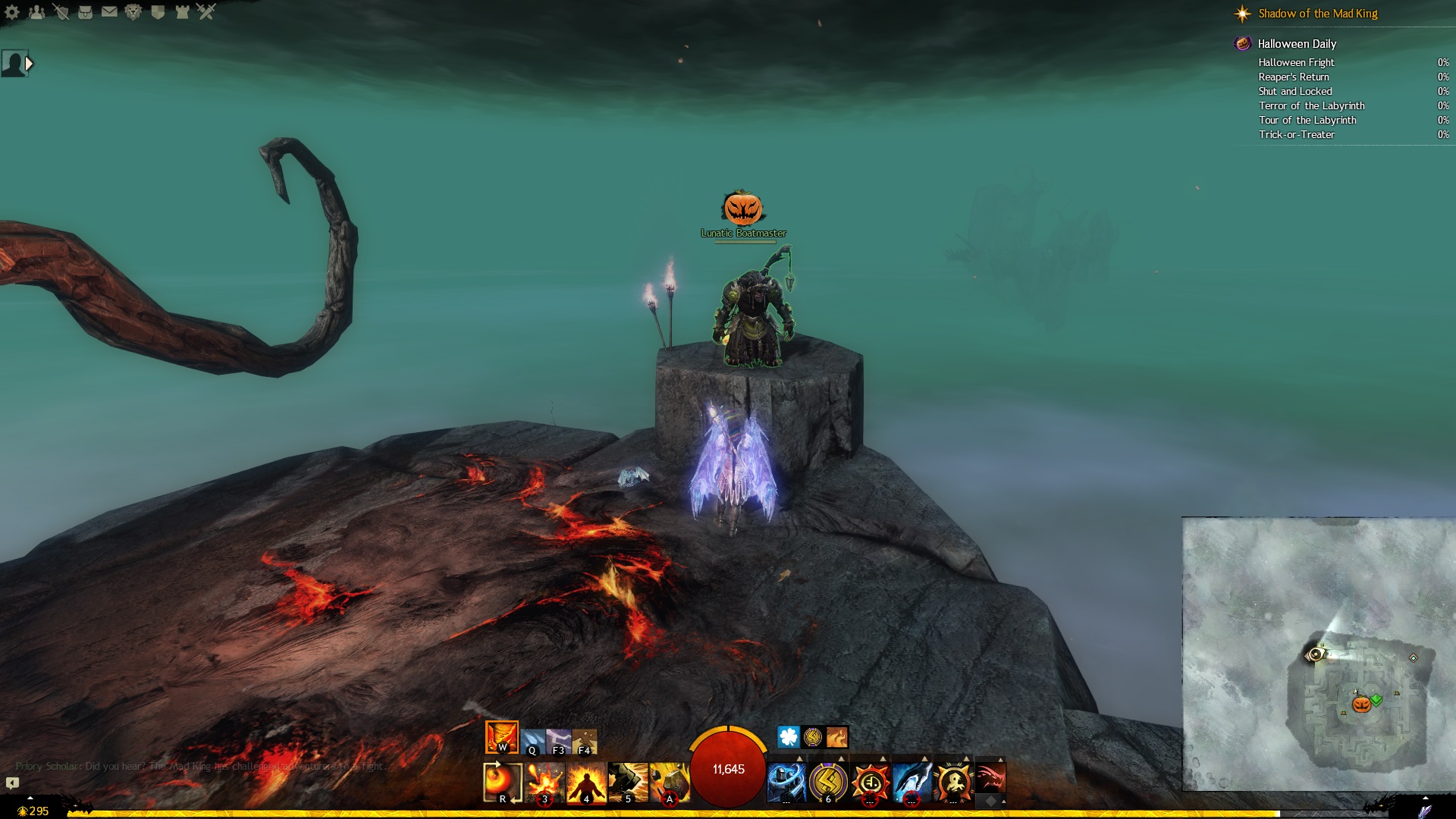Open the Black Lion lion-head icon
1456x819 pixels.
(x=133, y=12)
